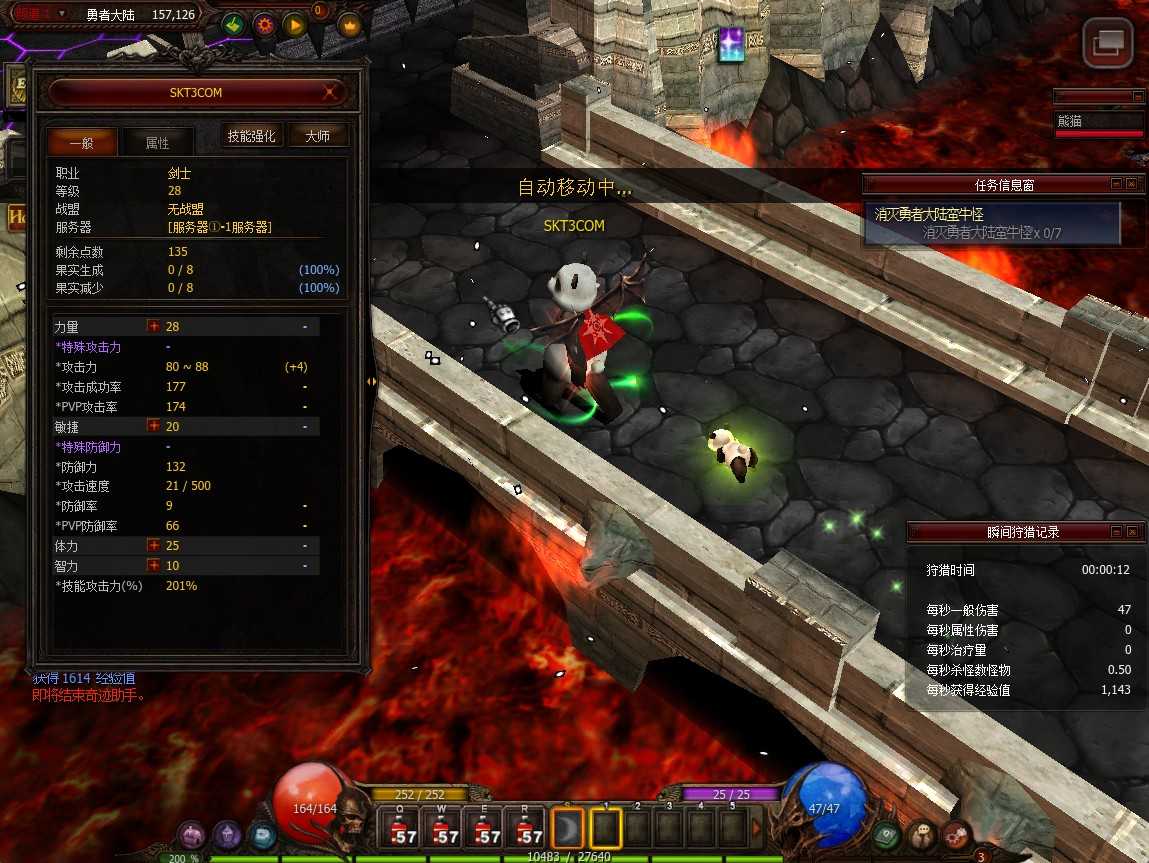Click the green icon in the top bar
The height and width of the screenshot is (863, 1149).
pyautogui.click(x=233, y=24)
